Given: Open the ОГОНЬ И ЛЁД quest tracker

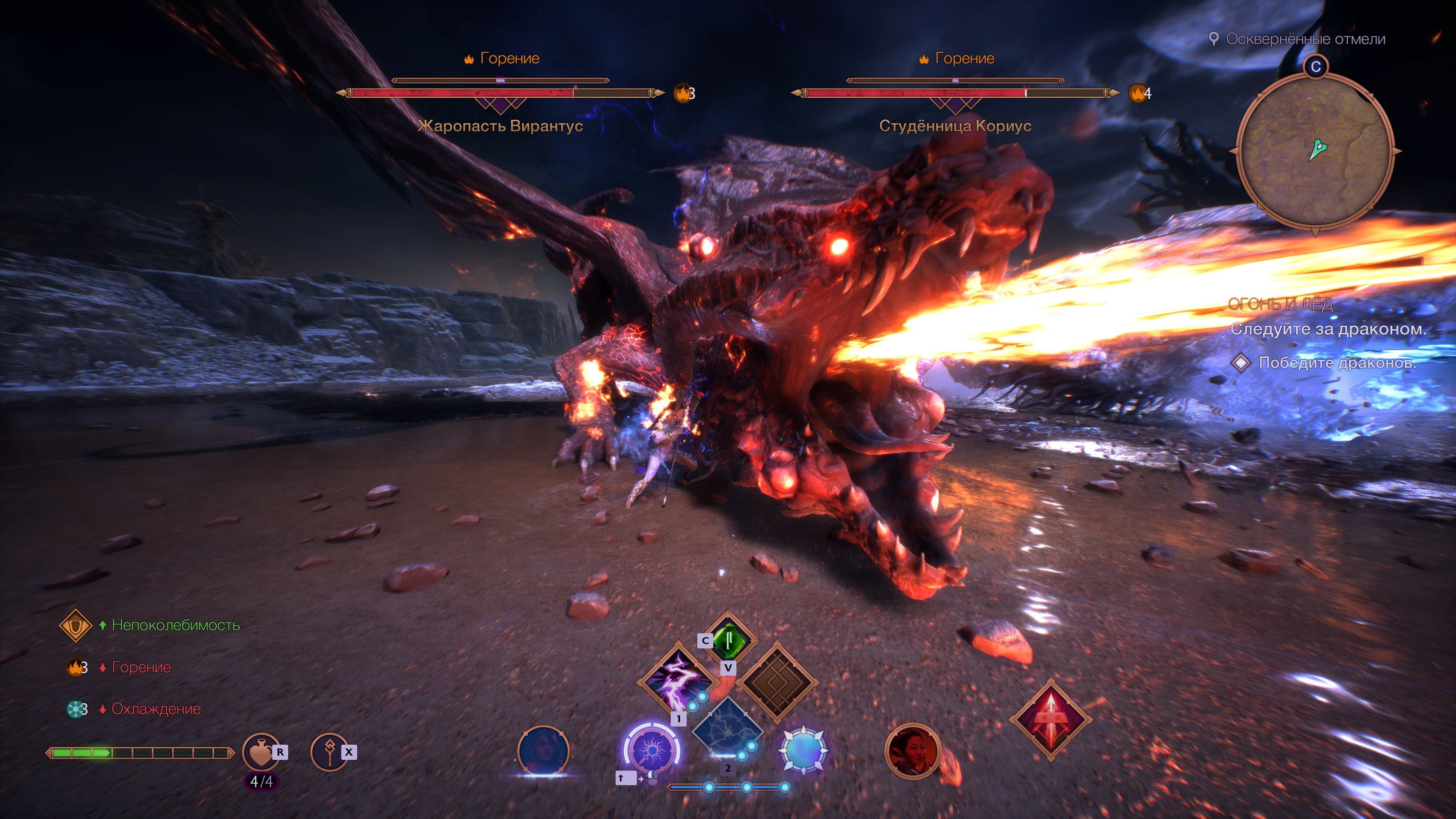Looking at the screenshot, I should click(x=1280, y=304).
